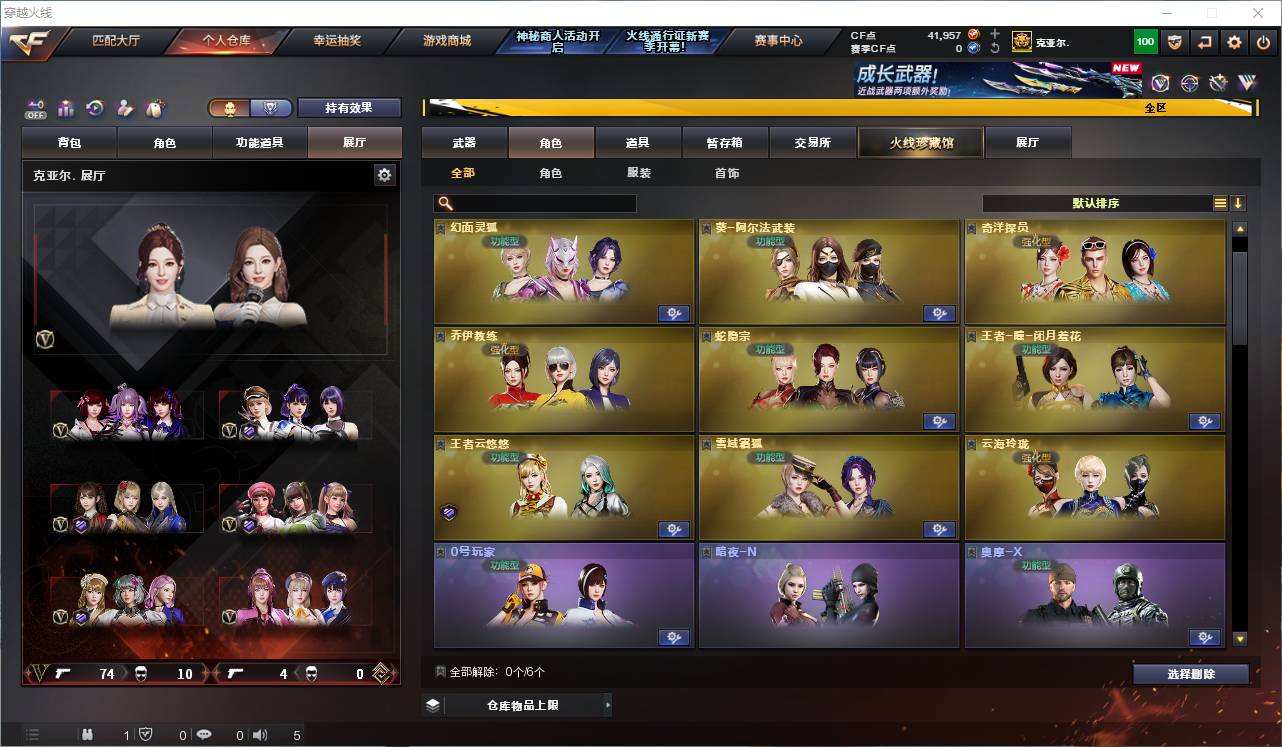Click the return arrow icon near the top right
1282x747 pixels.
[x=1204, y=42]
